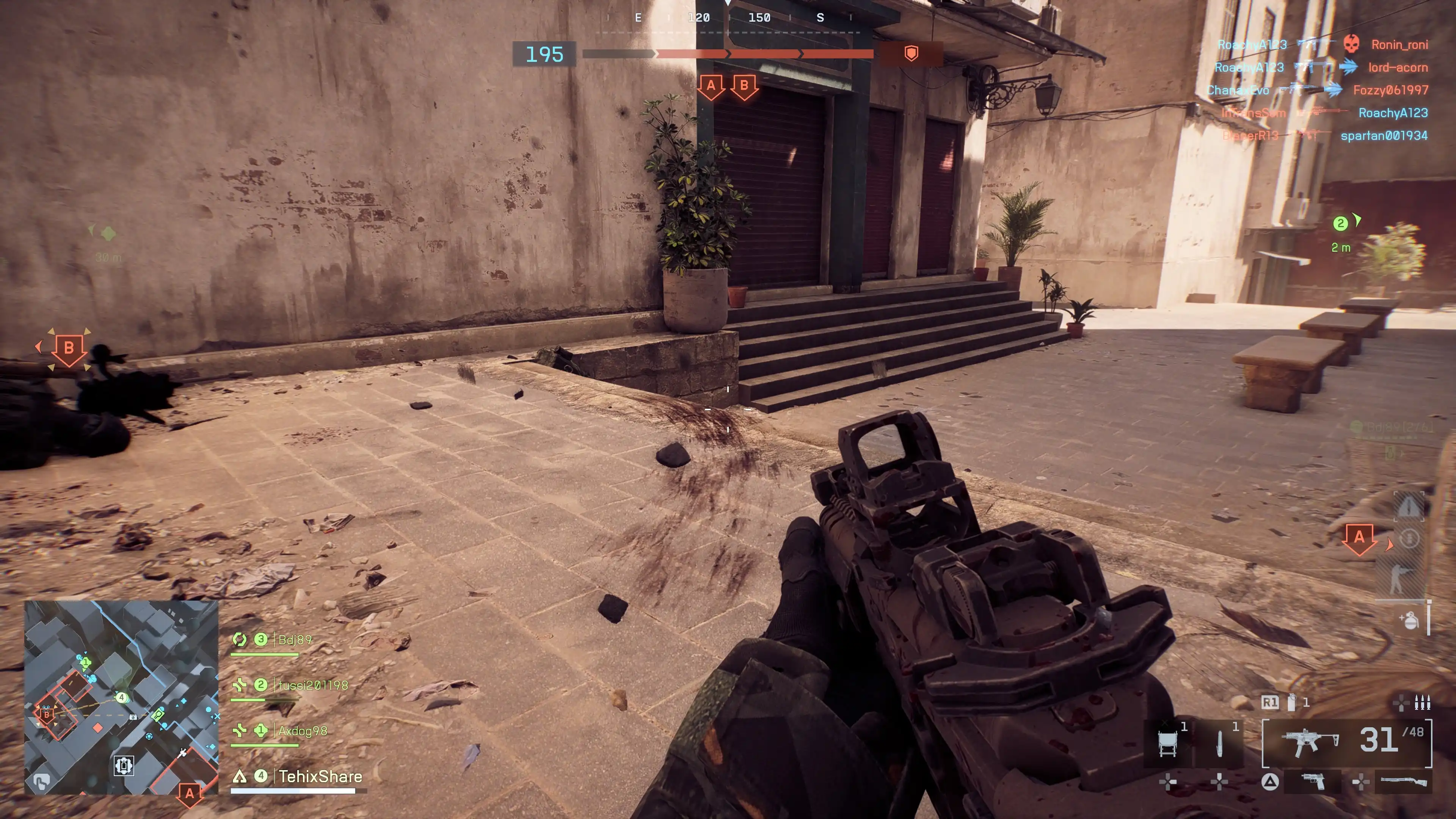The image size is (1456, 819).
Task: Switch to the pistol sidearm slot
Action: (x=1312, y=782)
